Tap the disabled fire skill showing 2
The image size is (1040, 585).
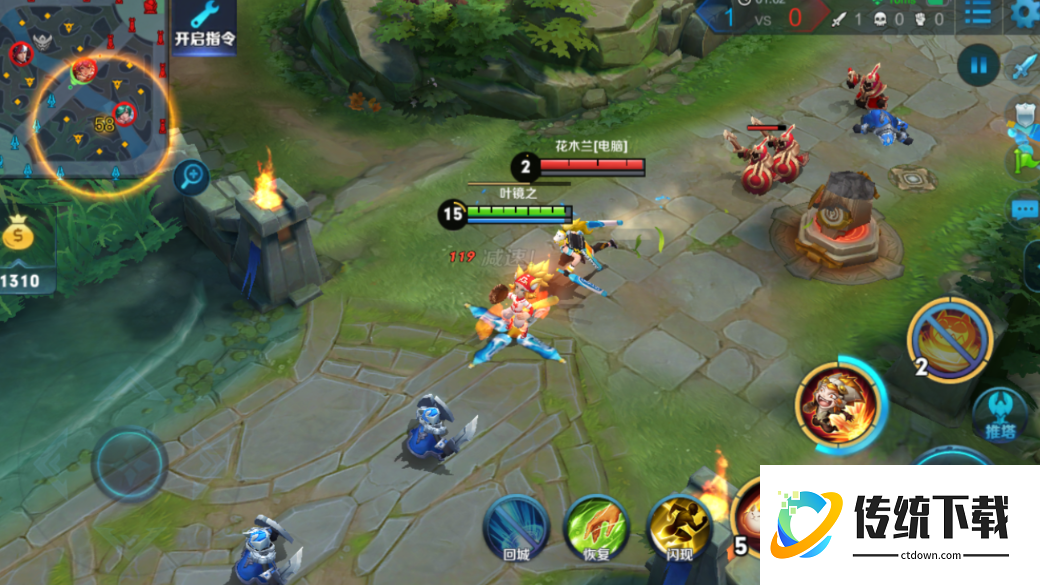pos(949,339)
